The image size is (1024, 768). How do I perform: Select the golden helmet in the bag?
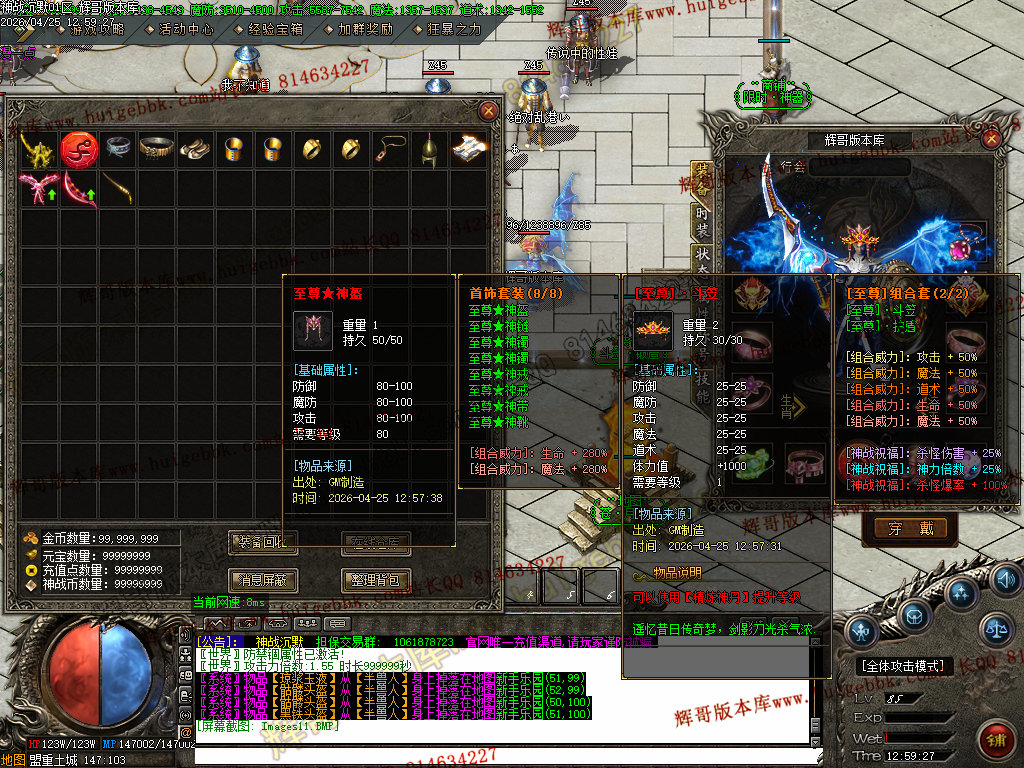(428, 150)
